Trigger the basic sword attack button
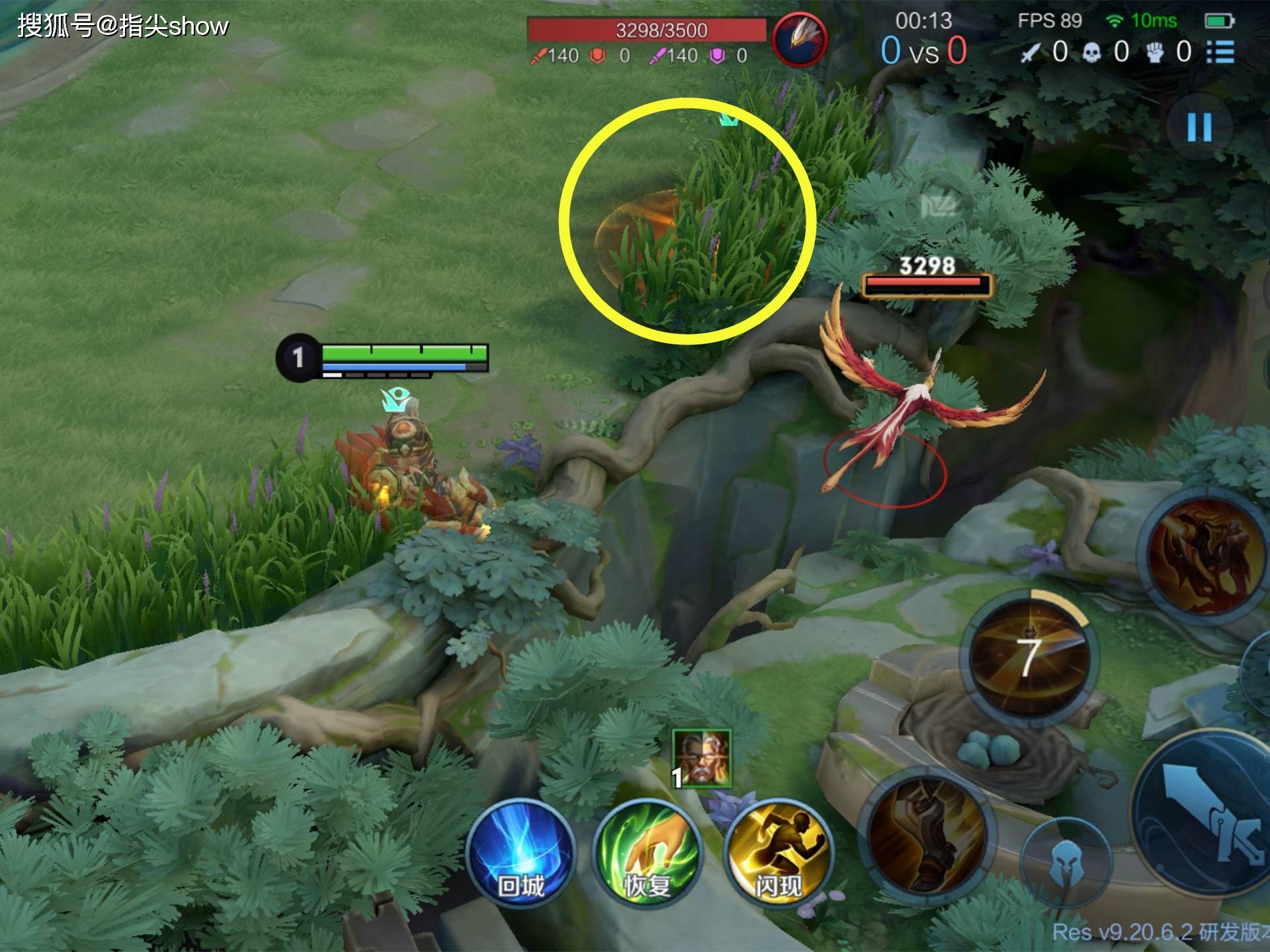1270x952 pixels. pos(1204,820)
